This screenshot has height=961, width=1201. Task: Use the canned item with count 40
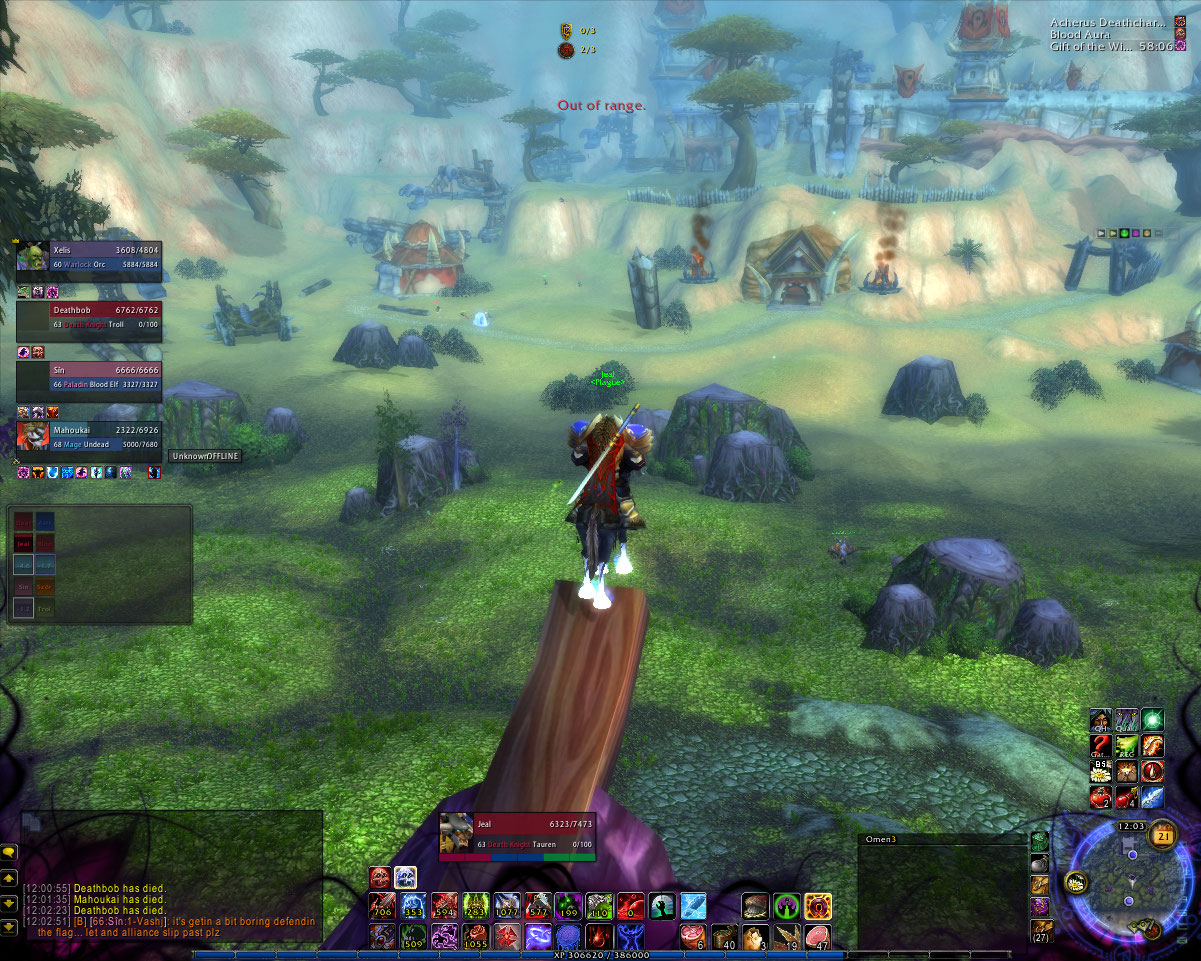tap(724, 936)
